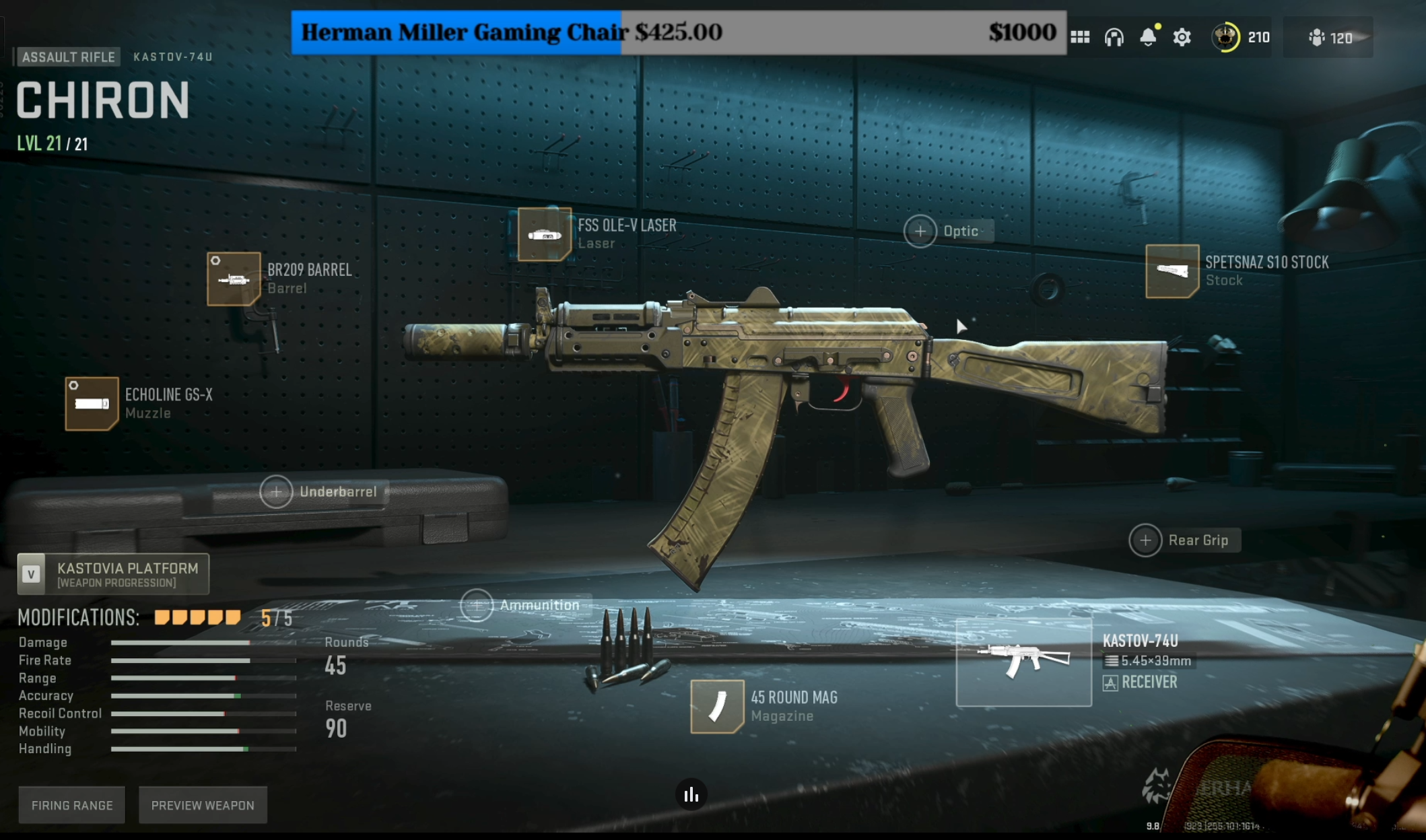Screen dimensions: 1426x840
Task: Select the Kastov-74U receiver tile
Action: [x=1023, y=663]
